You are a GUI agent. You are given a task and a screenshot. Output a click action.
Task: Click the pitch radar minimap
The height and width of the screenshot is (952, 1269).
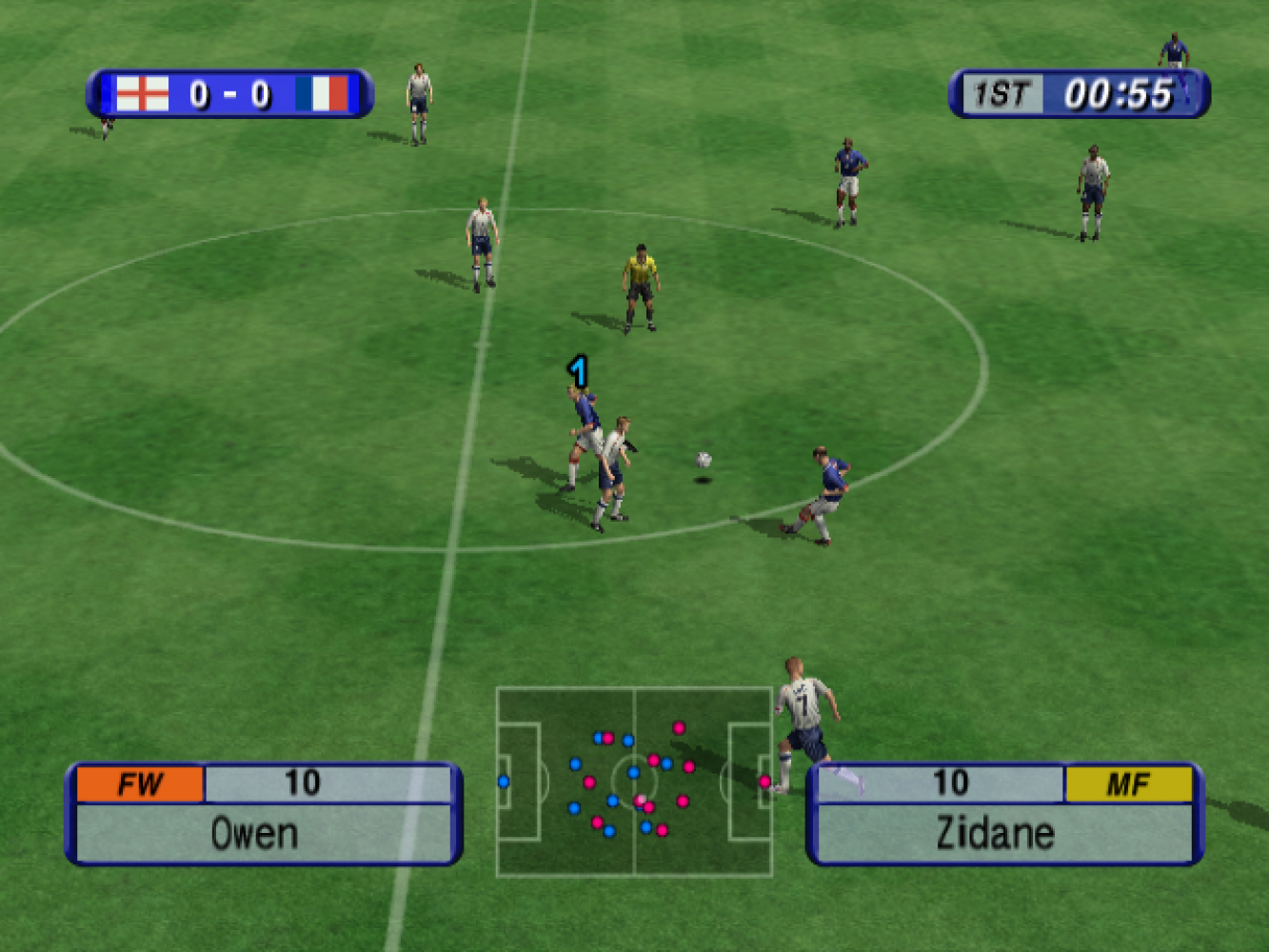[634, 781]
